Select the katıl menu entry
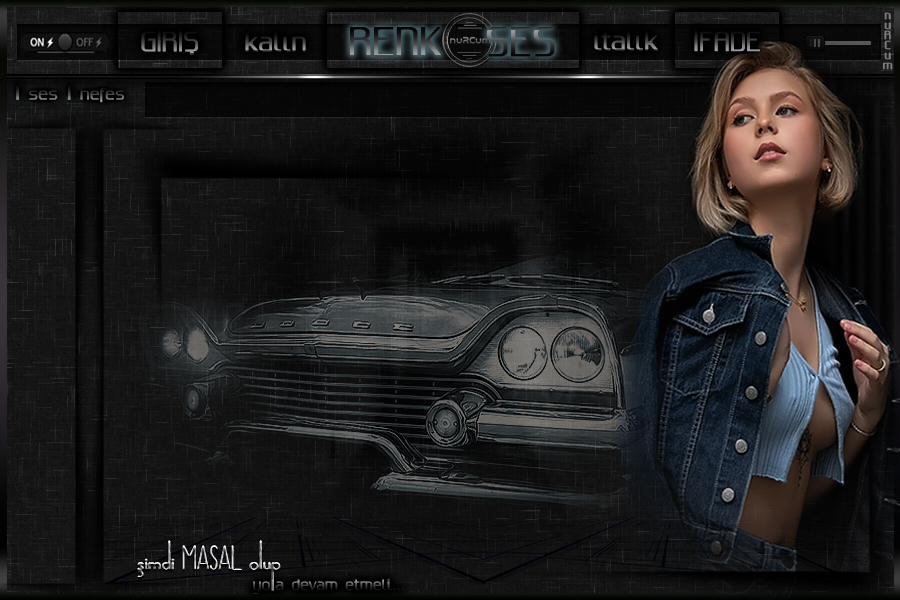Screen dimensions: 900x600 (275, 43)
